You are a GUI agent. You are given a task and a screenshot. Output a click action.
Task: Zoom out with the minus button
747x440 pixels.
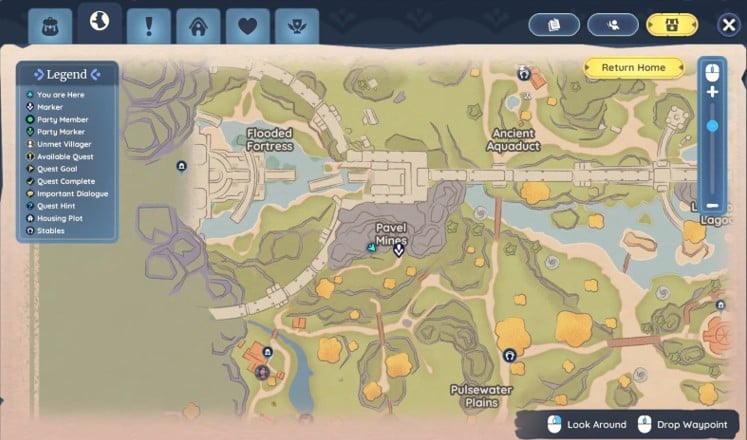(712, 204)
